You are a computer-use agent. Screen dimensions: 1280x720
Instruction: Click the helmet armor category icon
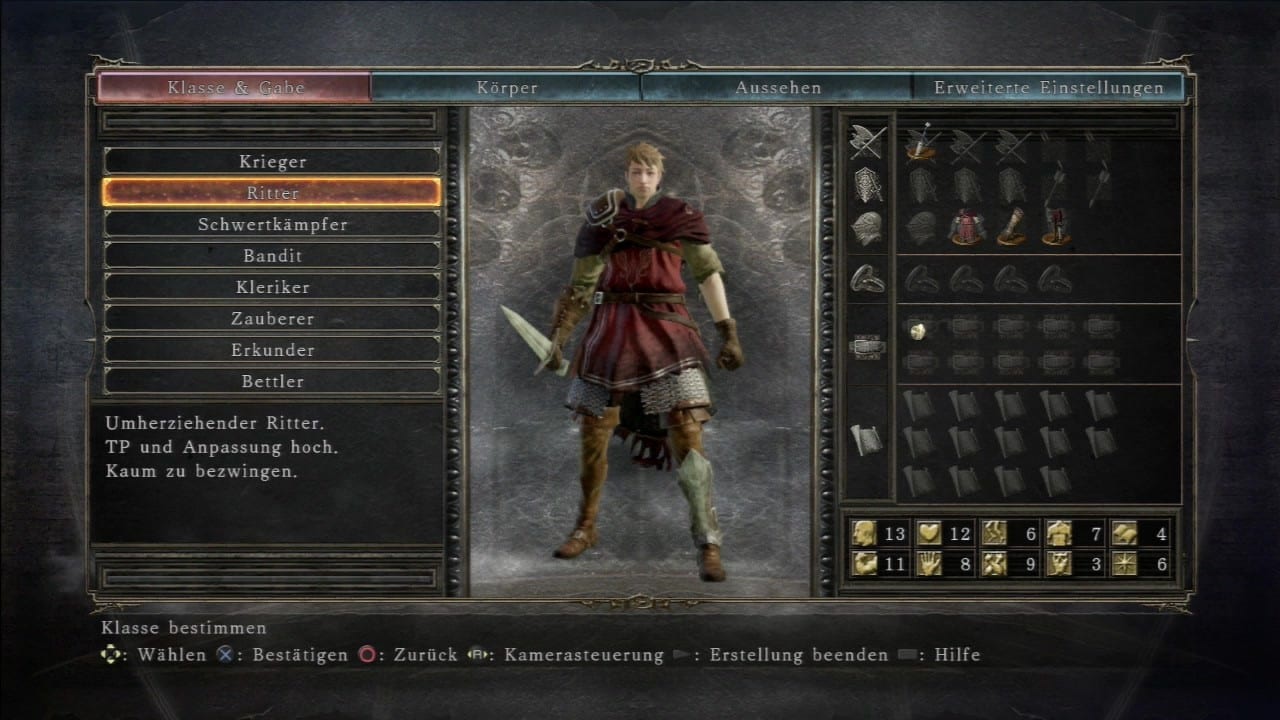click(x=867, y=227)
